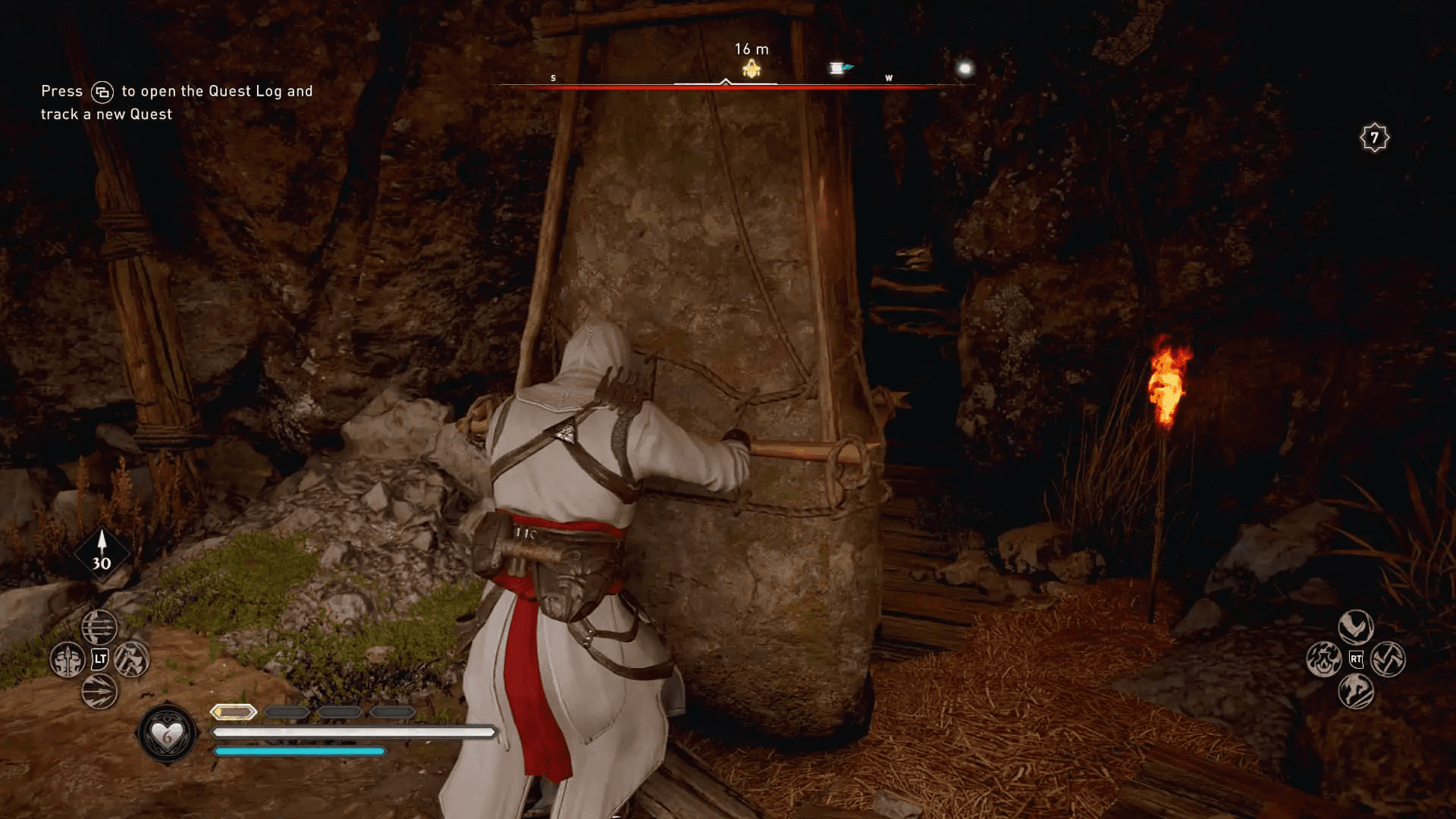Select the raven ability icon

pyautogui.click(x=1355, y=626)
